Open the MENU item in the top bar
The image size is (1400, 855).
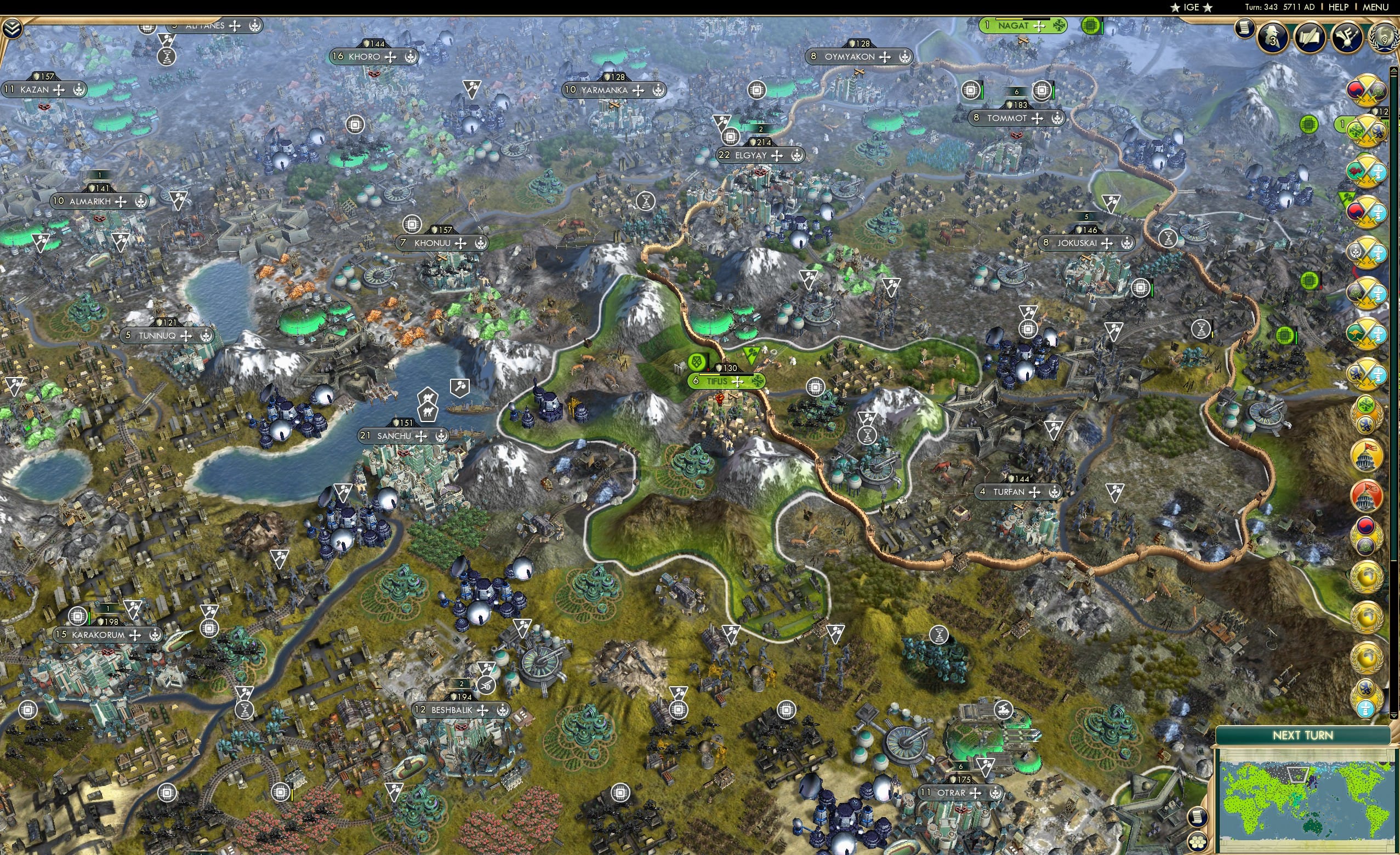1375,7
